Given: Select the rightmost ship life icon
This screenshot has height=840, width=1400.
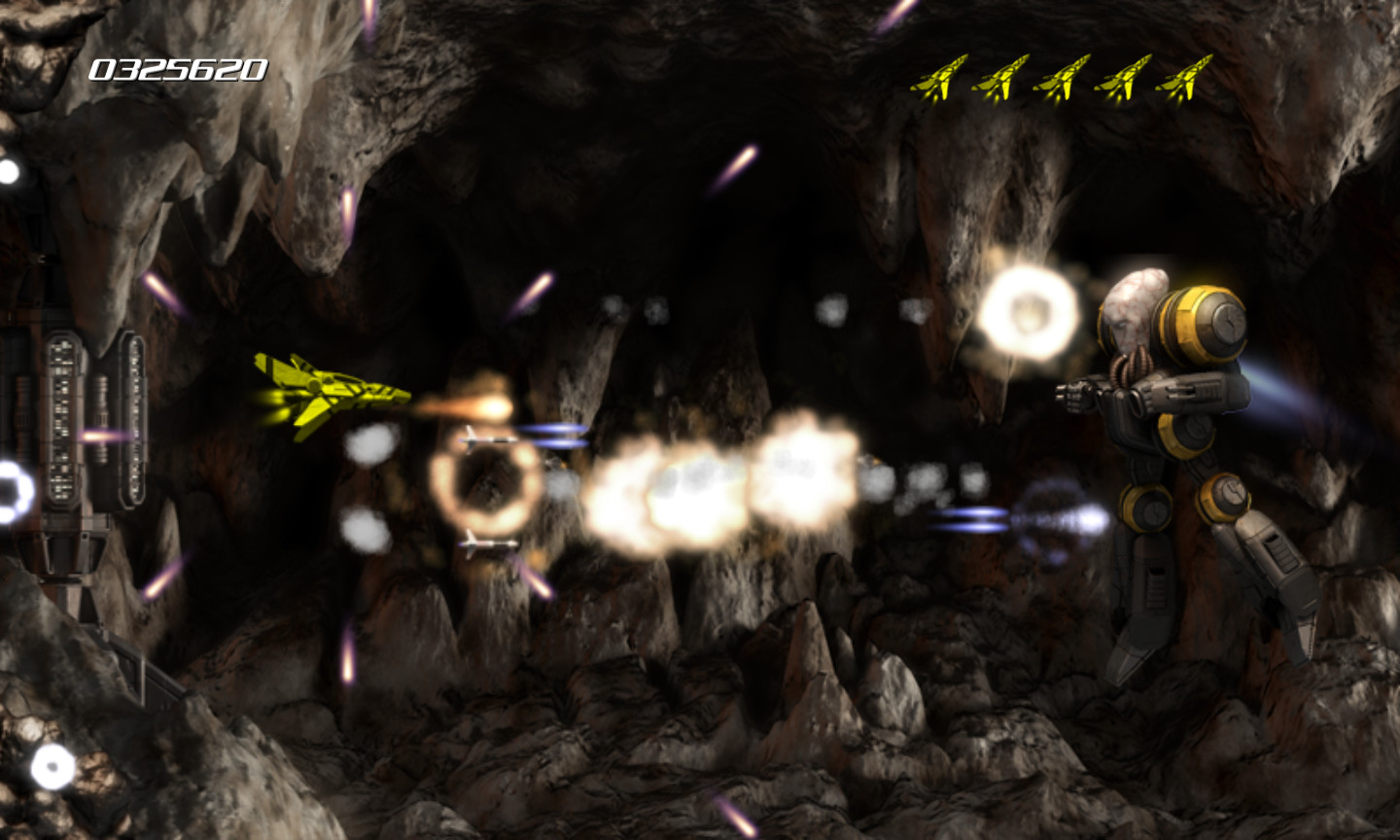Looking at the screenshot, I should click(1188, 80).
